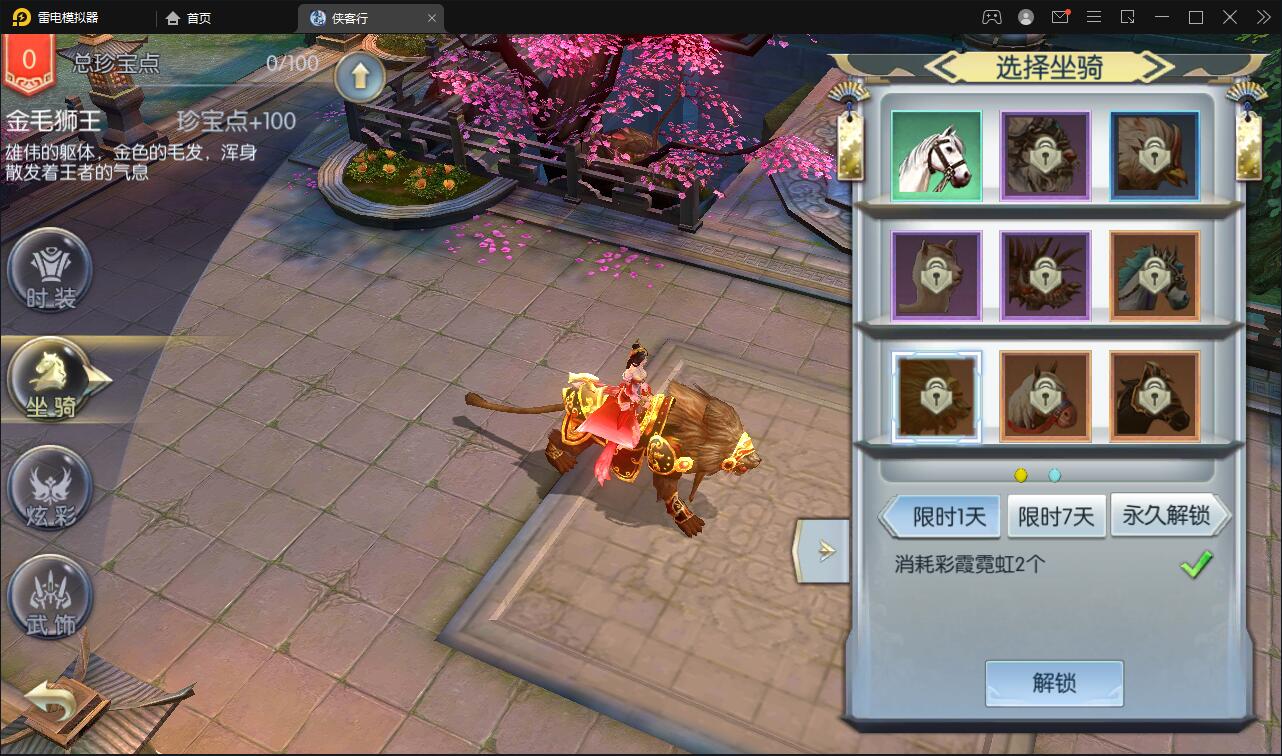The image size is (1282, 756).
Task: Select the 侠客行 game tab
Action: [x=351, y=17]
